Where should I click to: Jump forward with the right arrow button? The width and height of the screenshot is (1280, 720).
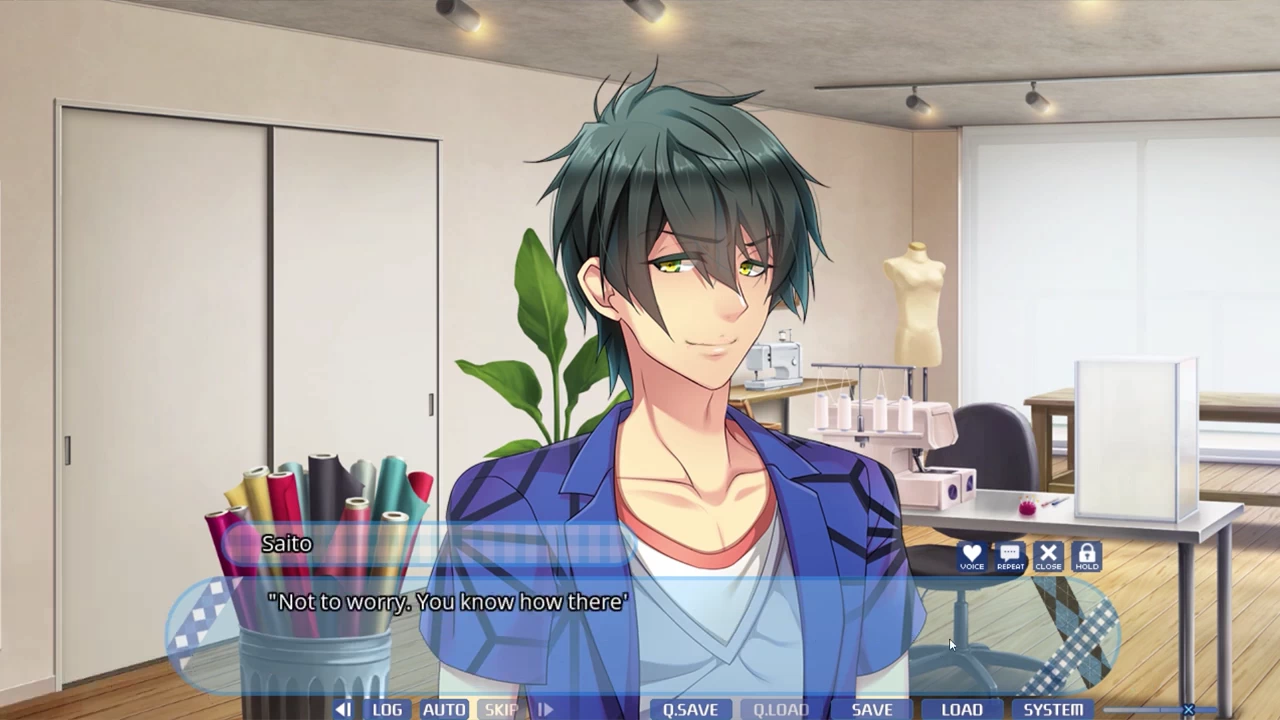point(545,709)
